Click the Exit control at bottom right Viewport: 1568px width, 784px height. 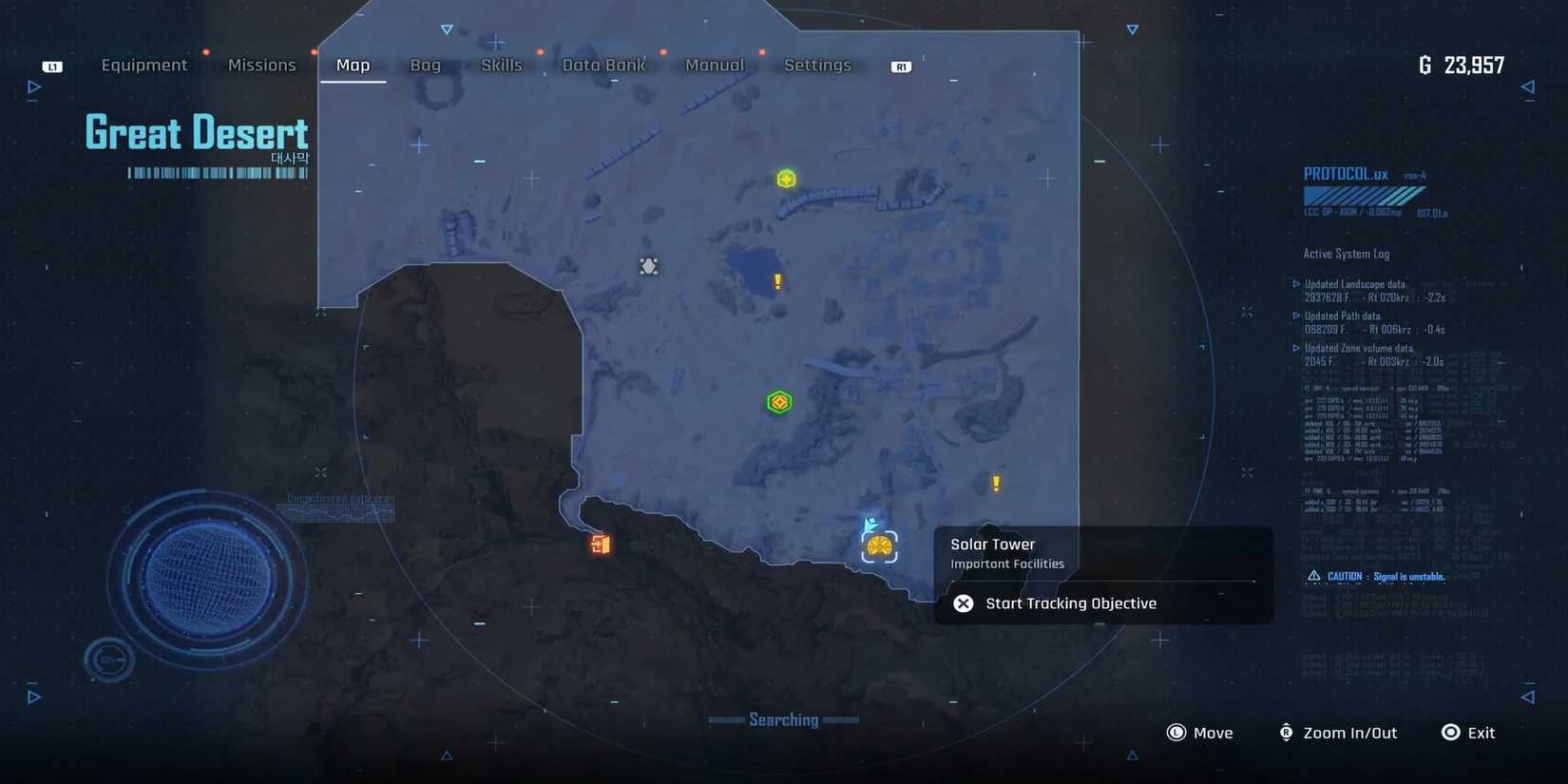pos(1468,732)
